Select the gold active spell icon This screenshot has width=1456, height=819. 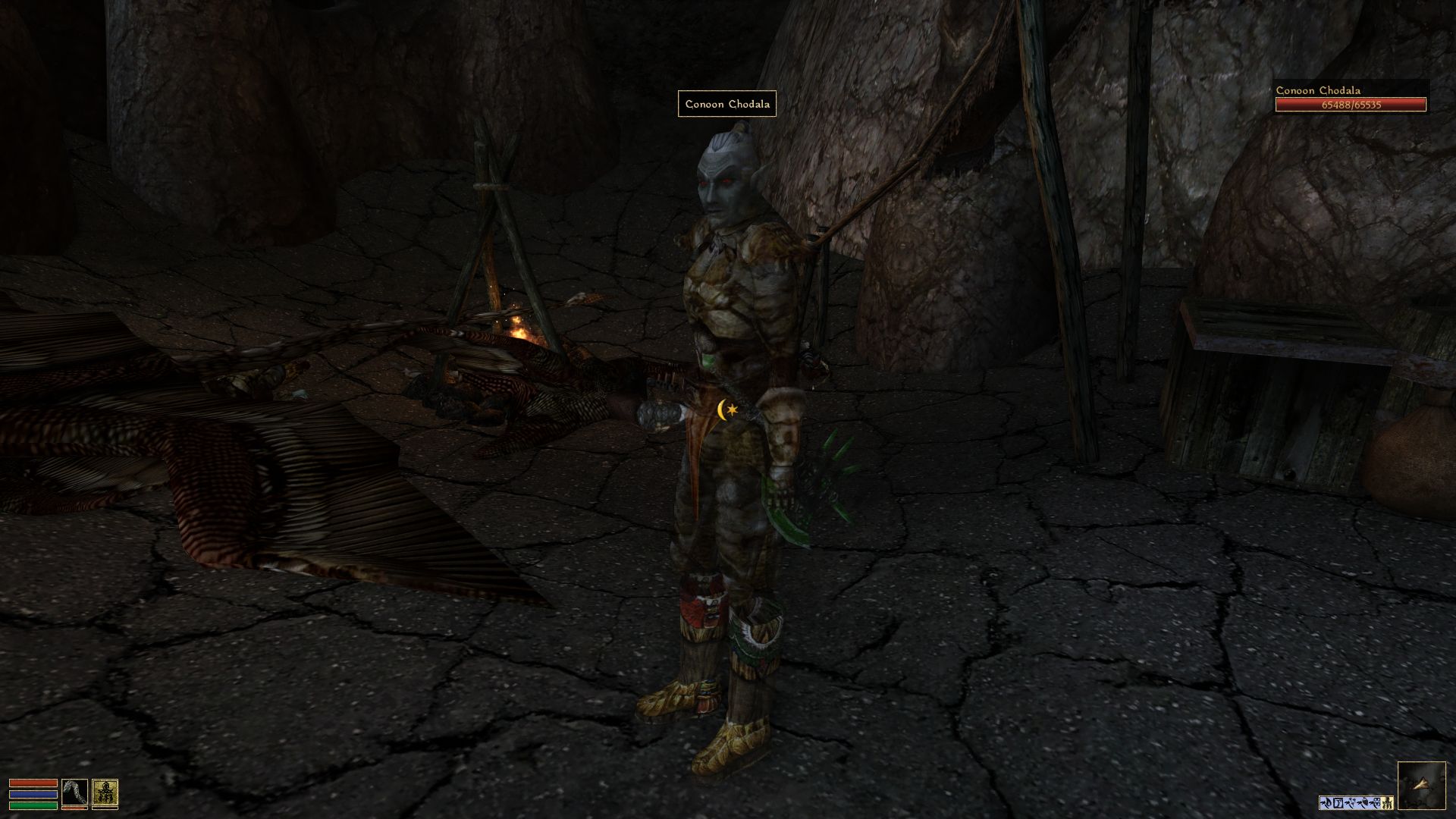tap(105, 793)
